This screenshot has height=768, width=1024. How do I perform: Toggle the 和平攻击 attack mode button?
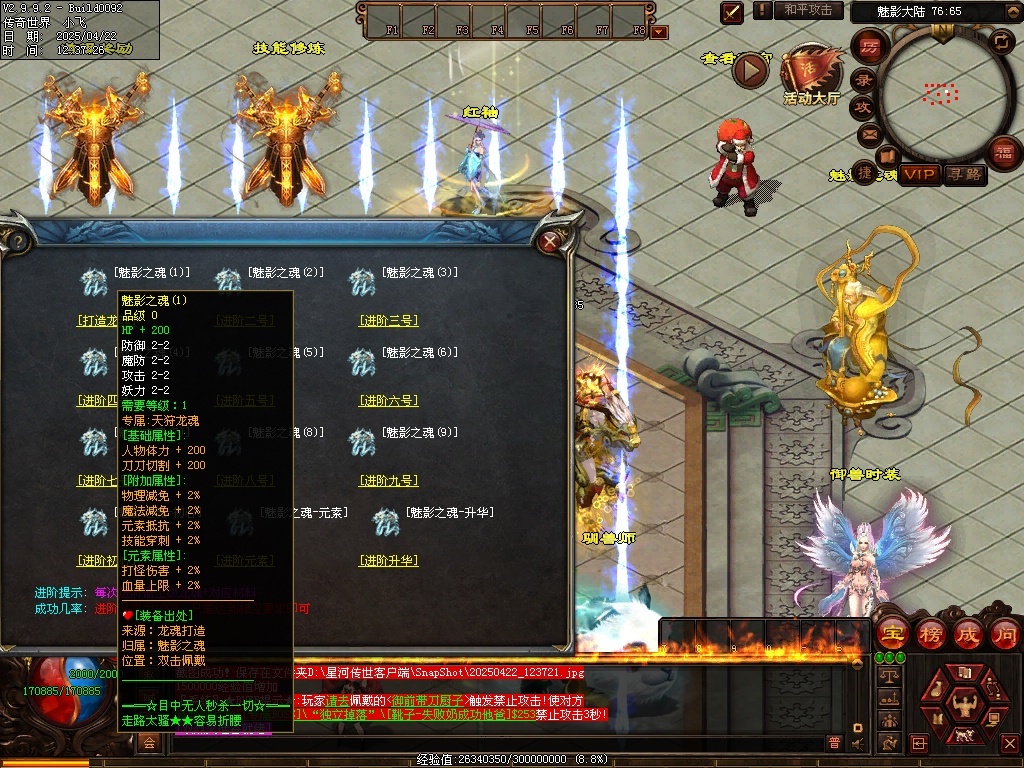808,10
